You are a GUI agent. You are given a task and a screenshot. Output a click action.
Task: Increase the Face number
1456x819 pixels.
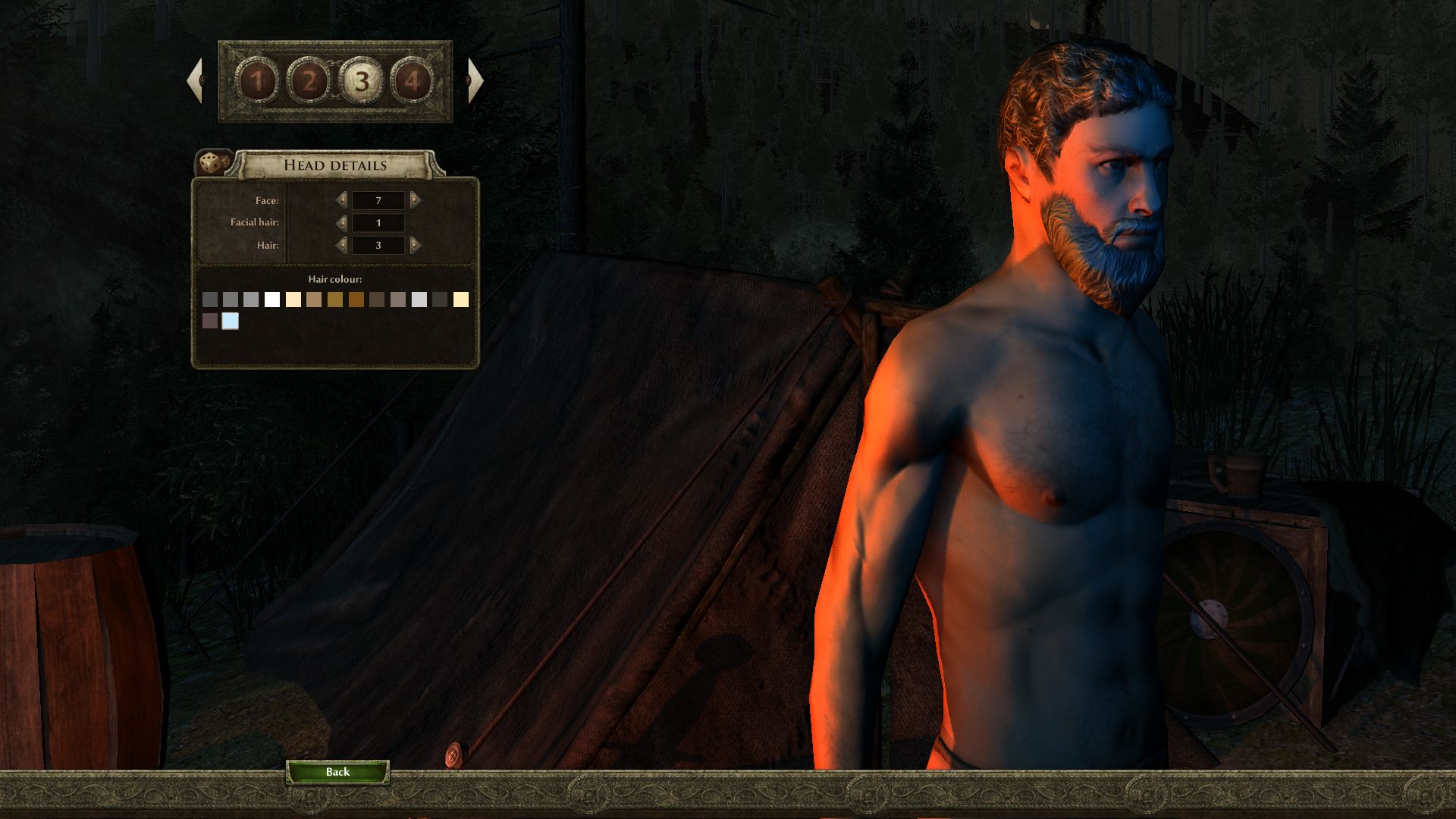pos(415,200)
